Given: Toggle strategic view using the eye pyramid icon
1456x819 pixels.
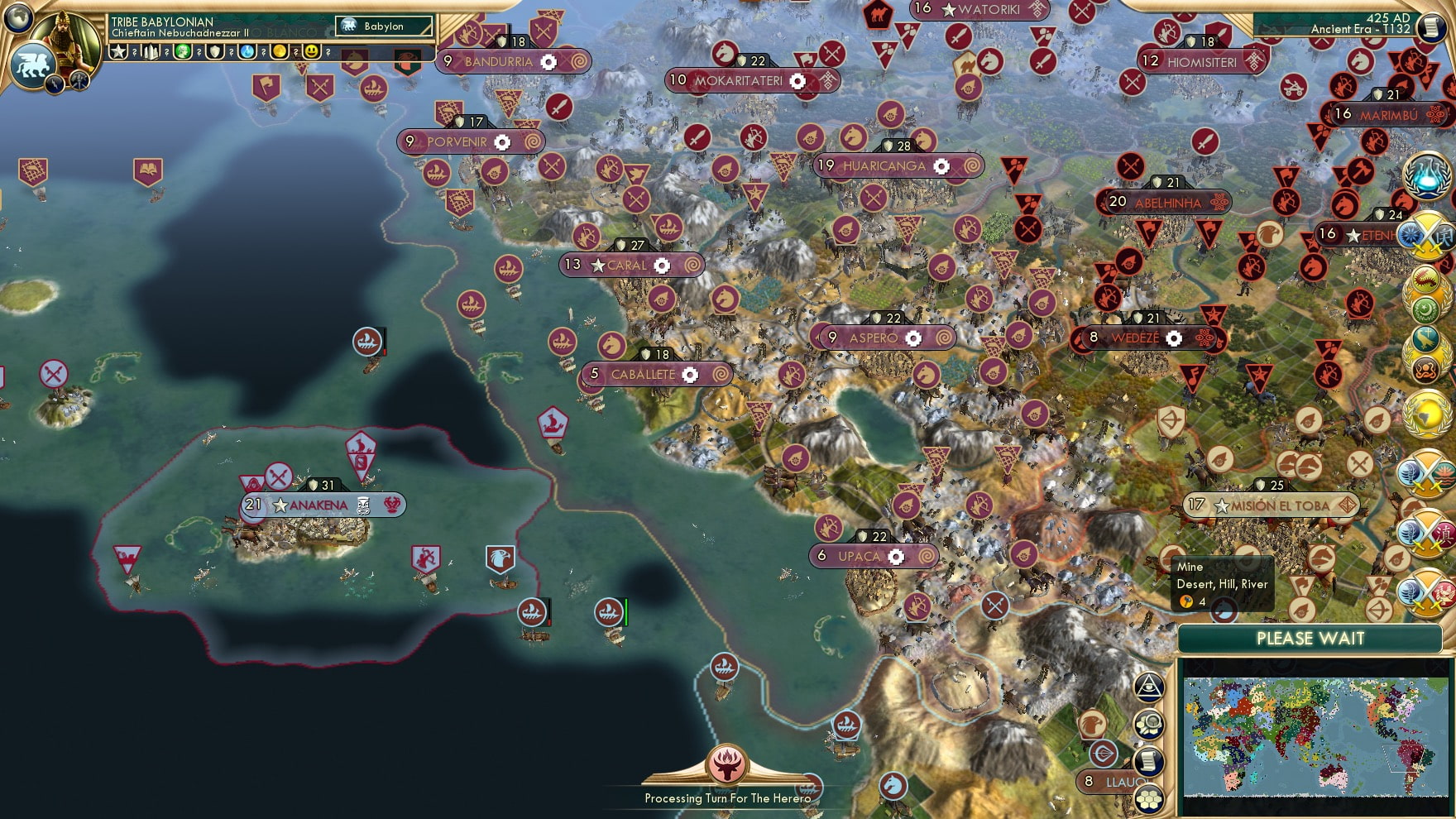Looking at the screenshot, I should [1150, 687].
